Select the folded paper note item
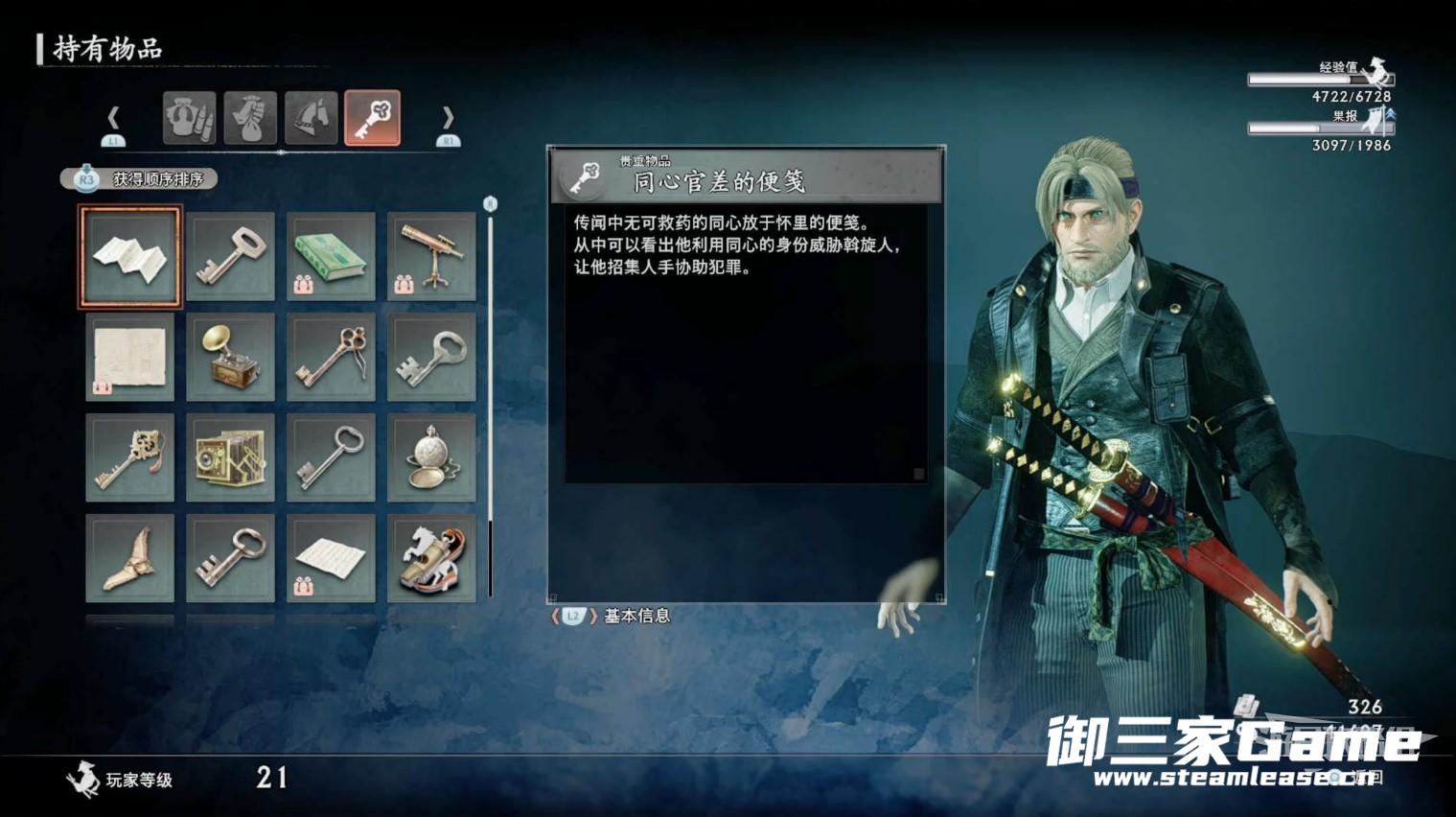Image resolution: width=1456 pixels, height=817 pixels. [129, 257]
